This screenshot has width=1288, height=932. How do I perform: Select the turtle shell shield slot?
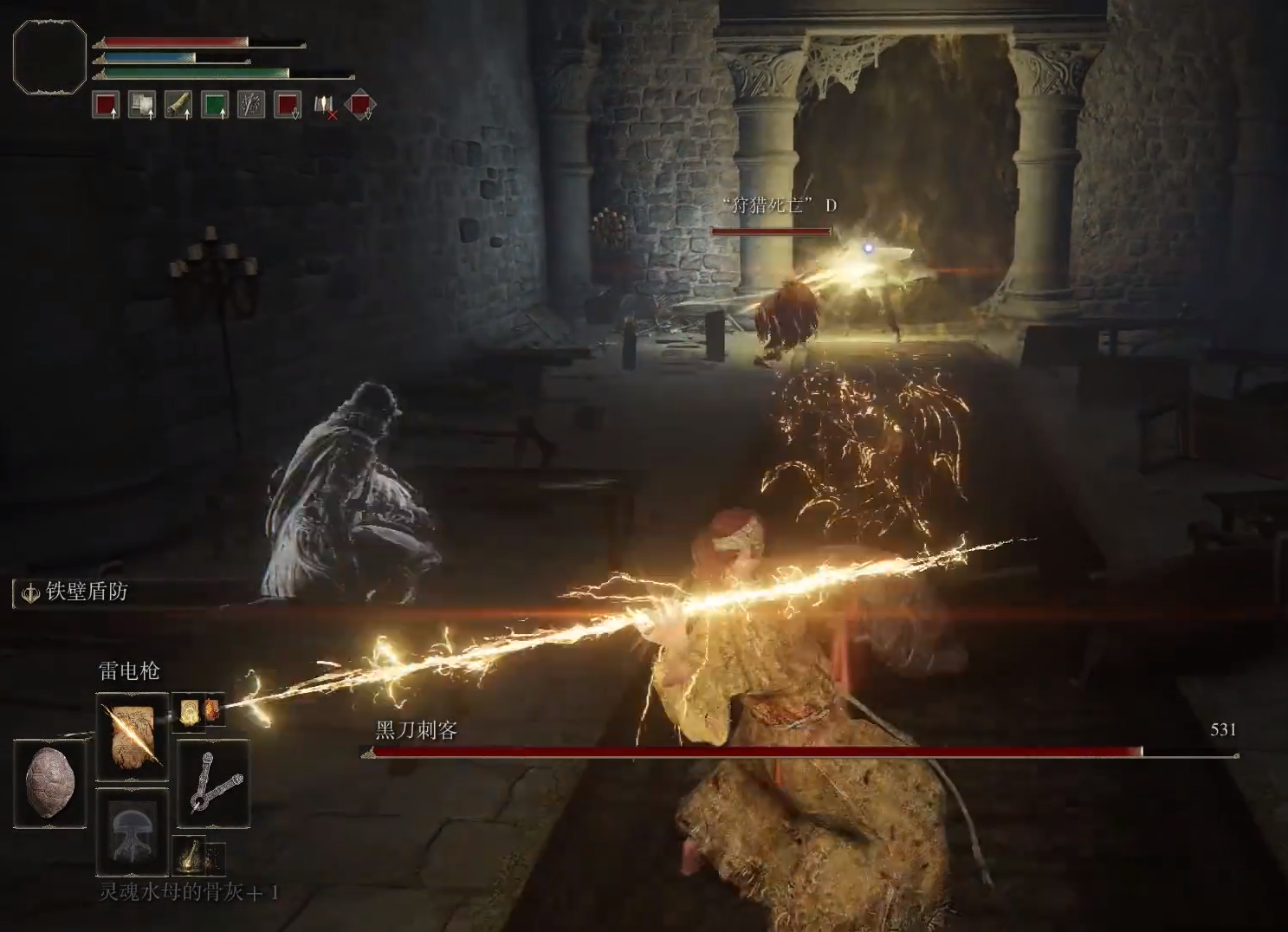click(x=50, y=782)
